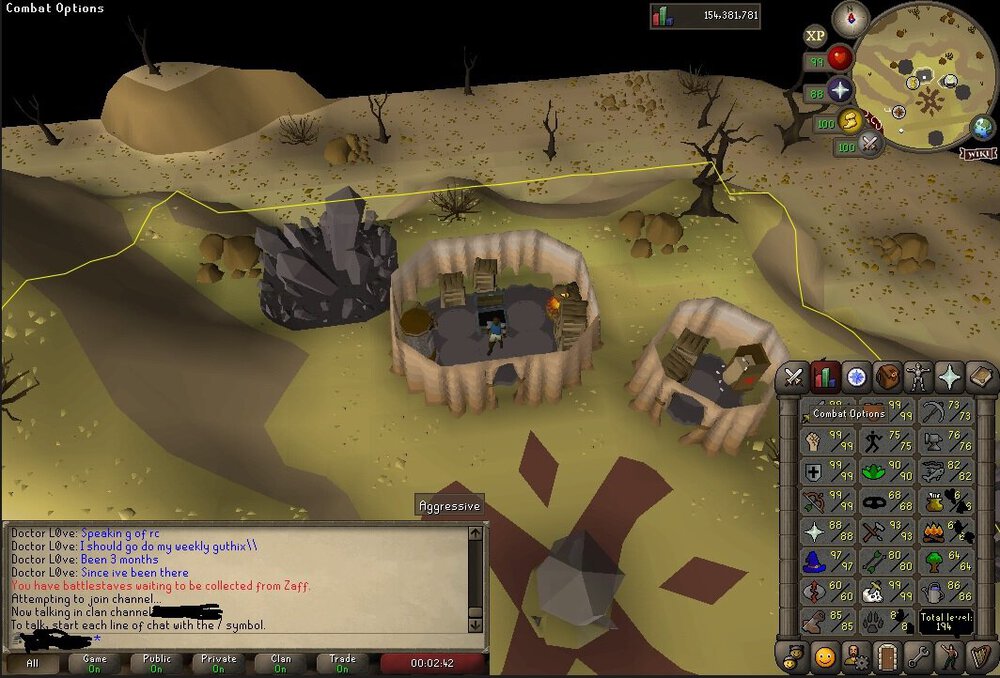The height and width of the screenshot is (678, 1000).
Task: Activate the special attack orb
Action: 870,144
